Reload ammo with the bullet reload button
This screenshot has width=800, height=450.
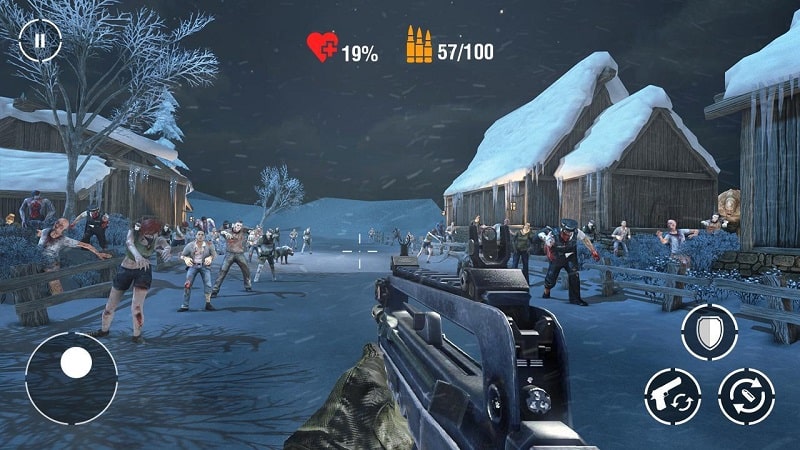click(x=746, y=396)
